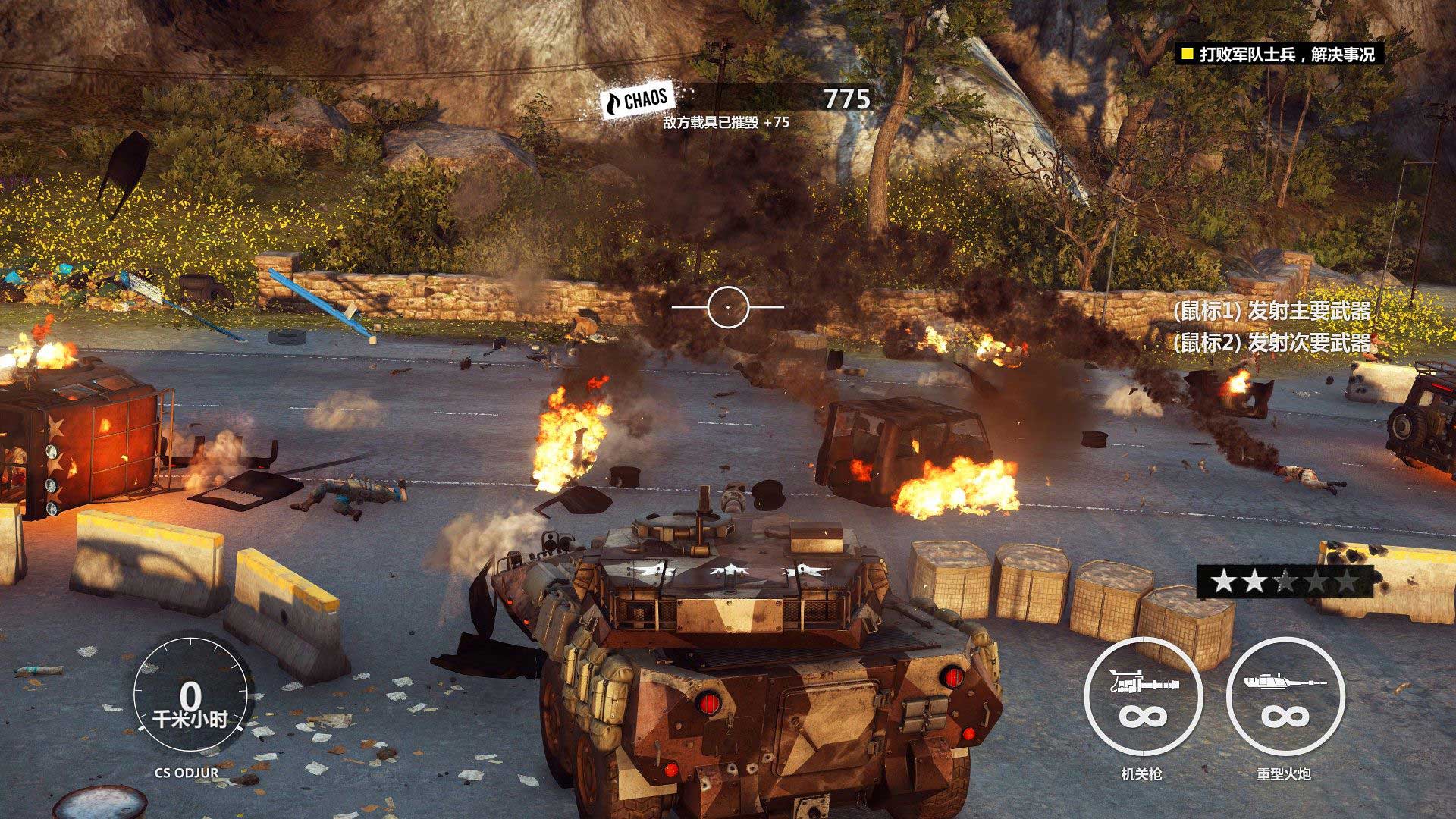
Task: Click the heat level stars indicator
Action: click(1284, 582)
